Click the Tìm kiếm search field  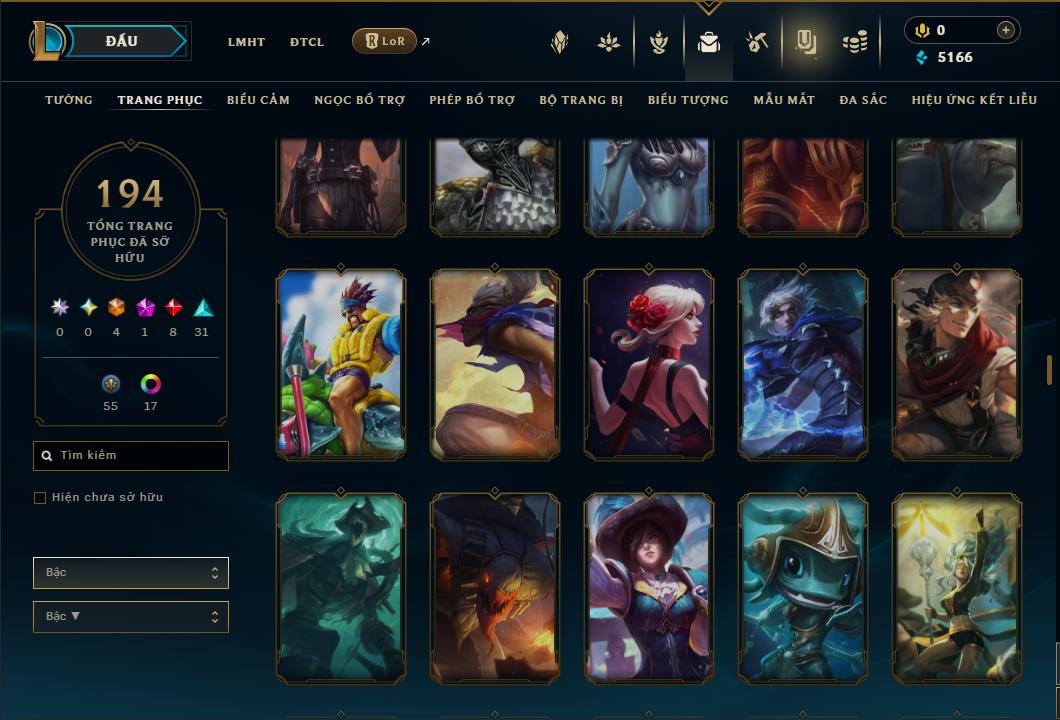[x=131, y=456]
